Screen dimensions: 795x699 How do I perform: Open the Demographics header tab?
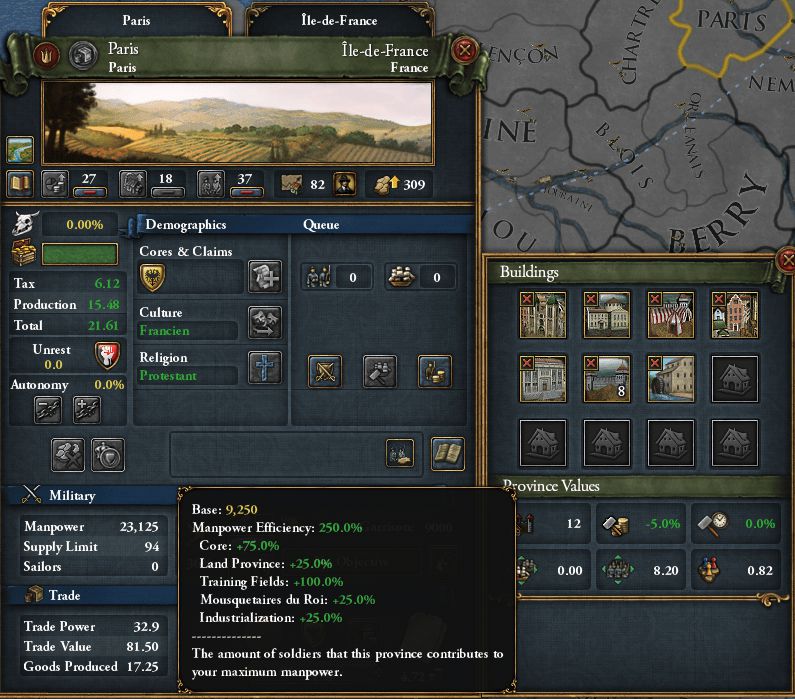[x=182, y=225]
